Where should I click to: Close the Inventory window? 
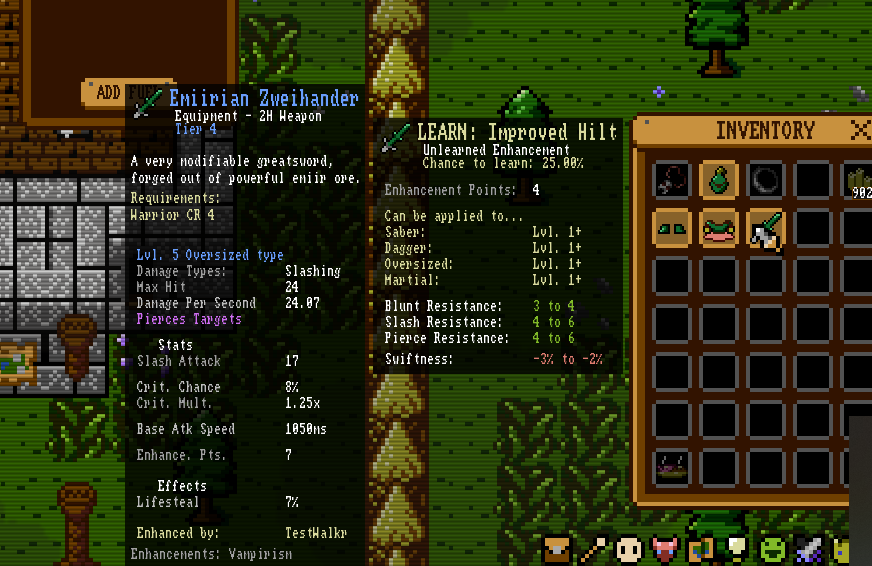tap(859, 130)
